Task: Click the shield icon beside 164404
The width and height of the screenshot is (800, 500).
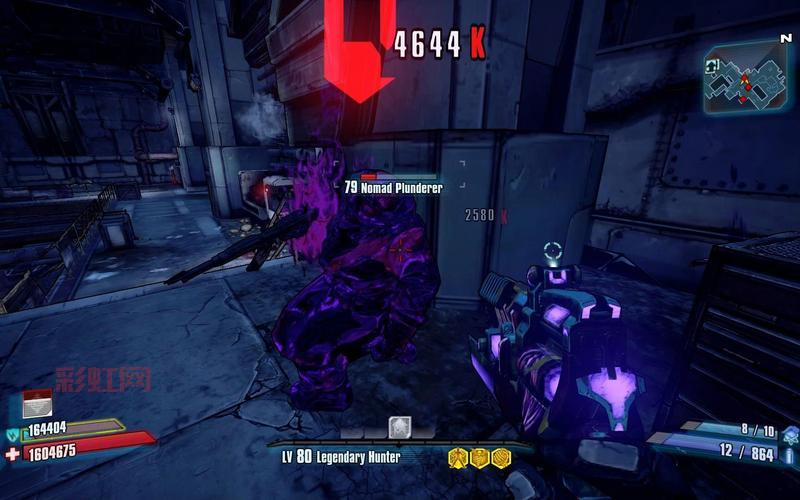Action: tap(13, 433)
